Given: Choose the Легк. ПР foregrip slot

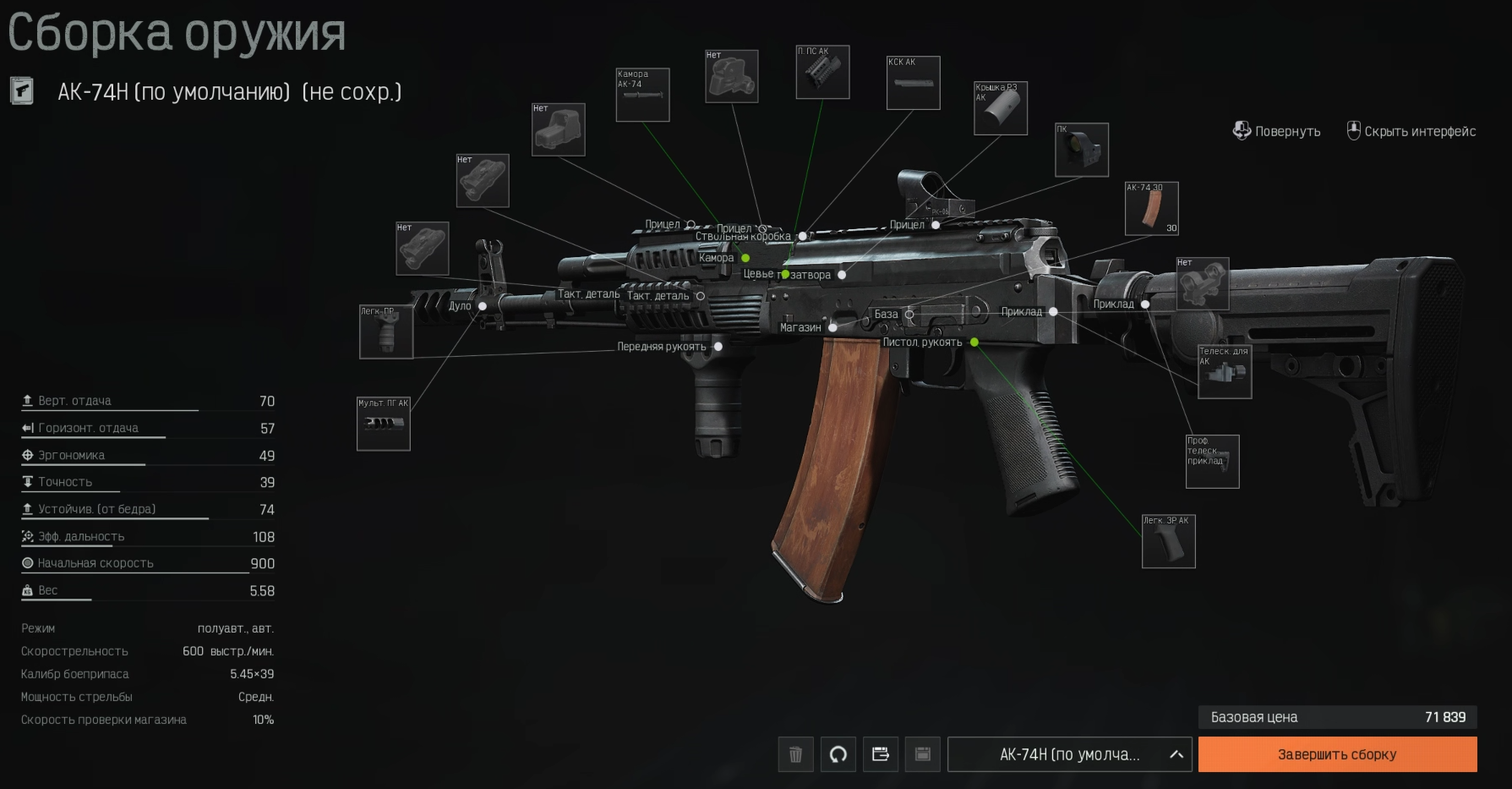Looking at the screenshot, I should point(385,331).
